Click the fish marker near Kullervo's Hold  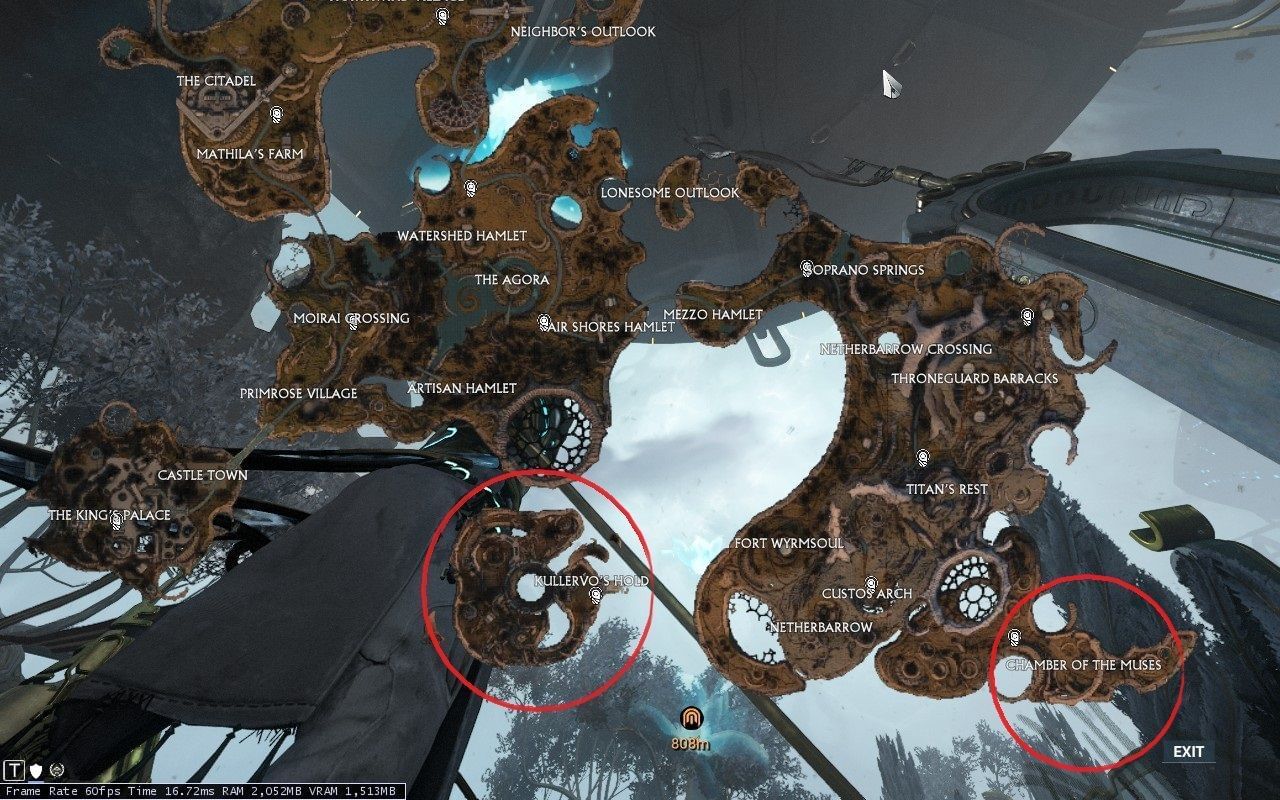(x=594, y=595)
